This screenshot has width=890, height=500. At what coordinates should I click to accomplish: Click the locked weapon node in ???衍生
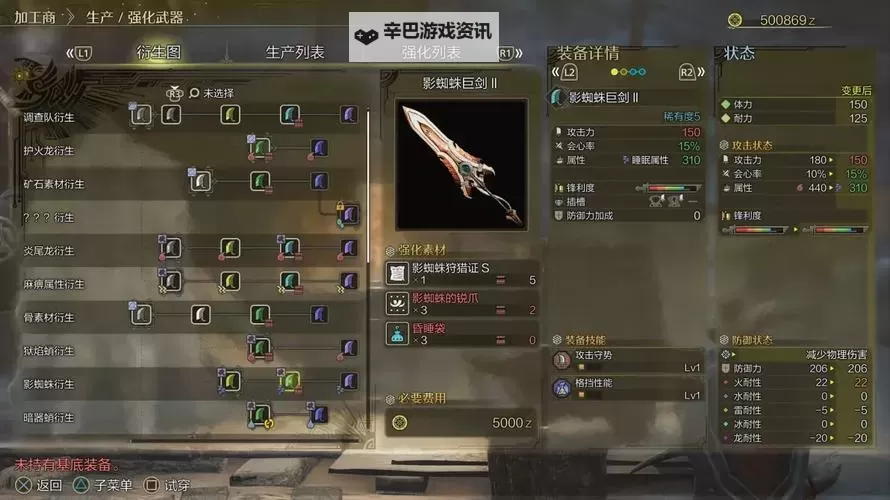click(348, 214)
